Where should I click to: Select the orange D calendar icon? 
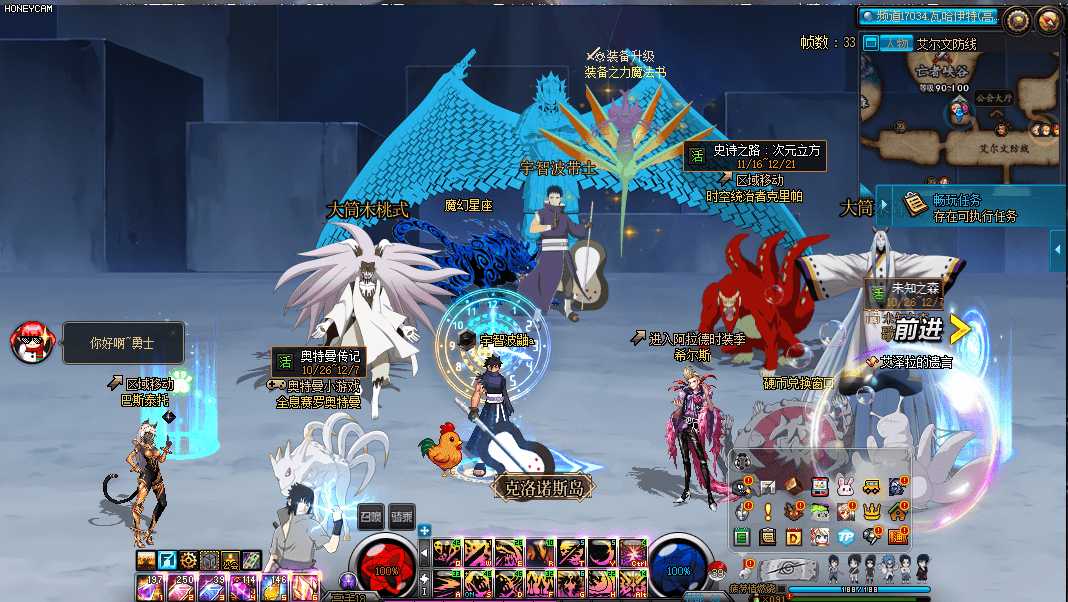793,537
